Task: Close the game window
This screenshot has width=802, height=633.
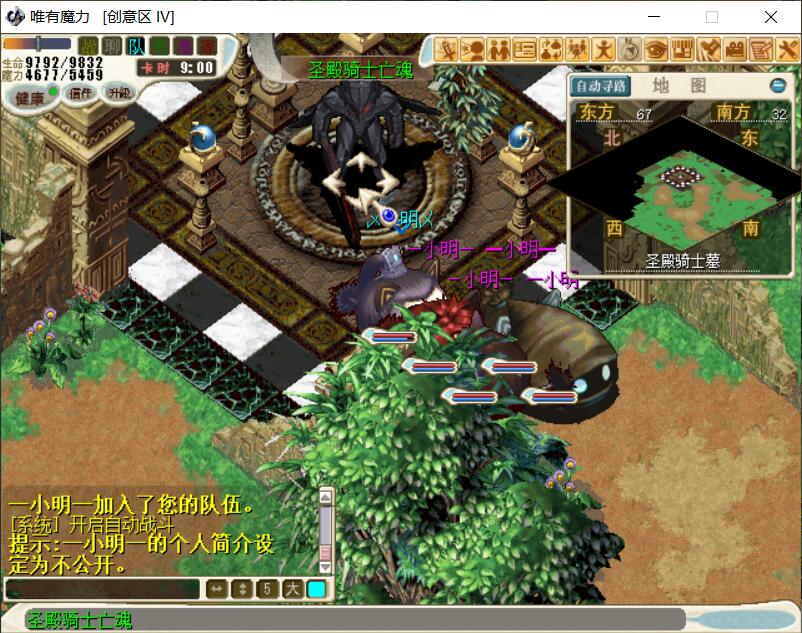Action: tap(771, 17)
